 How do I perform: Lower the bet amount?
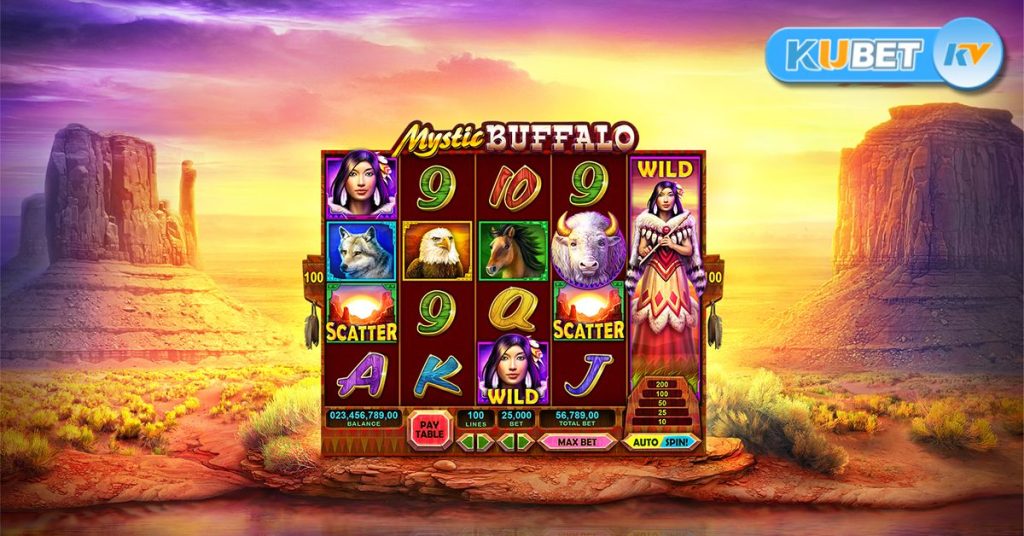click(x=507, y=441)
